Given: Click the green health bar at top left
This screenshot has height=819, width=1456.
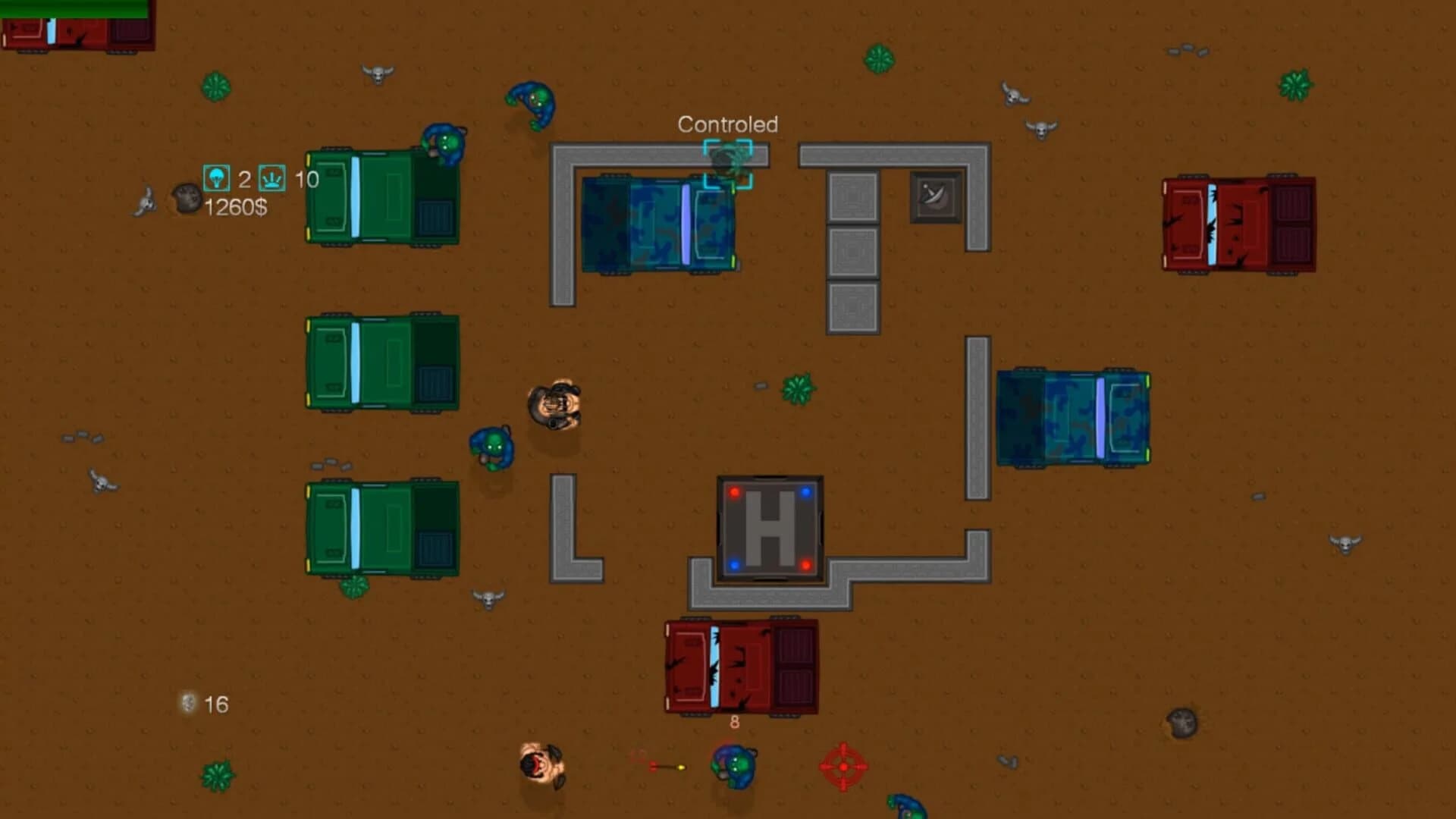Looking at the screenshot, I should click(72, 6).
